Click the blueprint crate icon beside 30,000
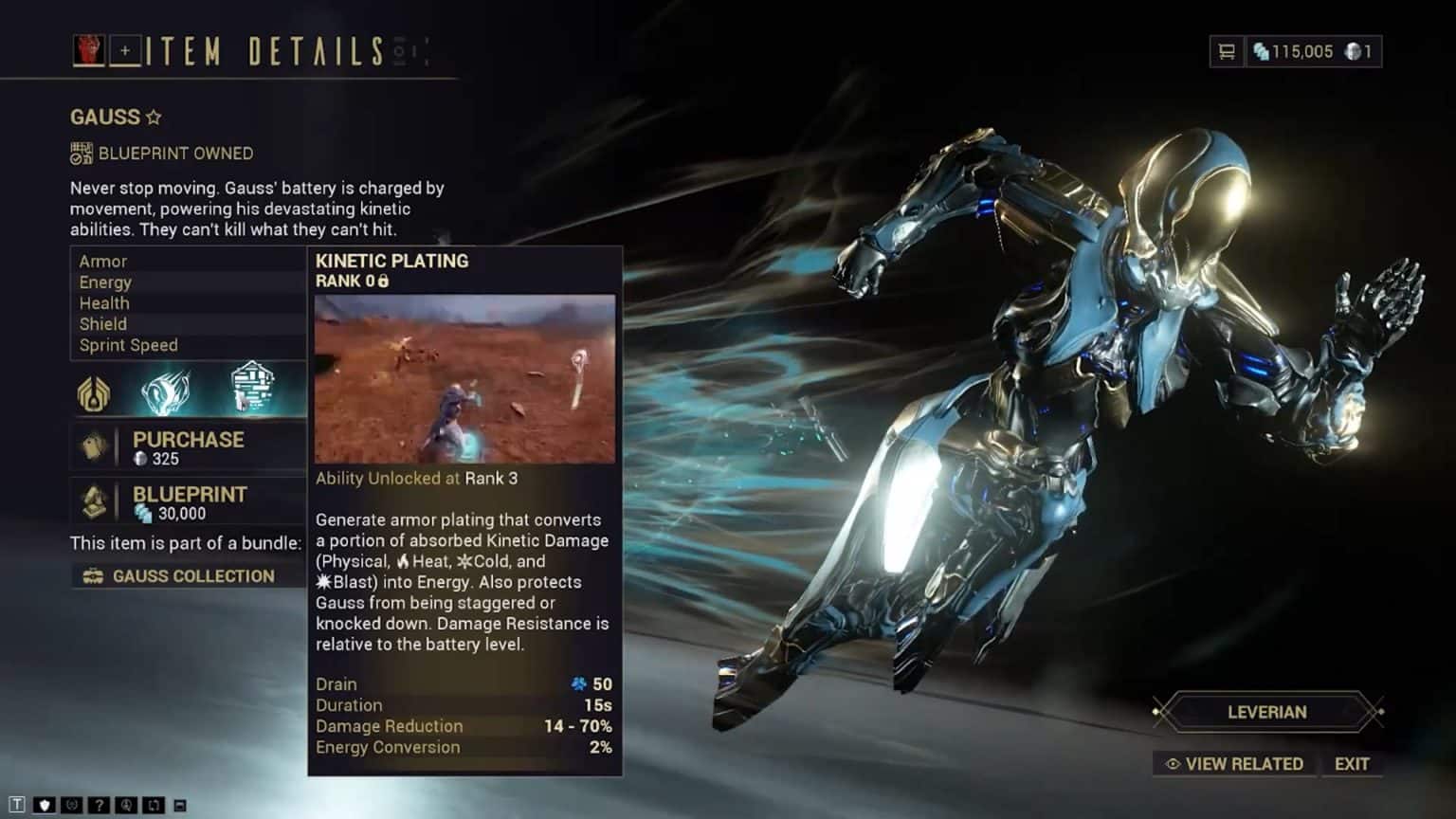 pos(94,502)
